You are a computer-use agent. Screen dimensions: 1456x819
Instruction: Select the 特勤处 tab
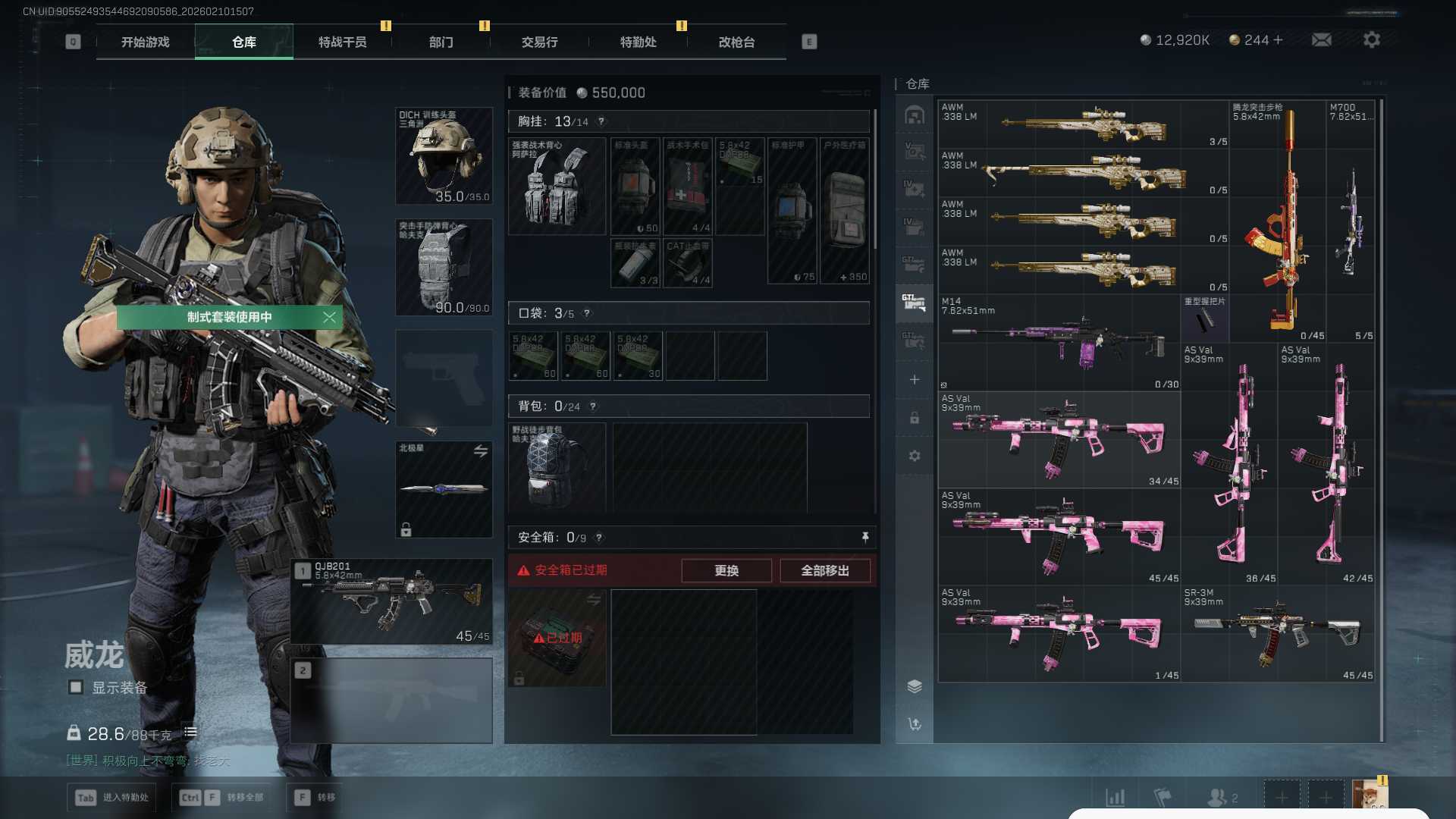(638, 42)
